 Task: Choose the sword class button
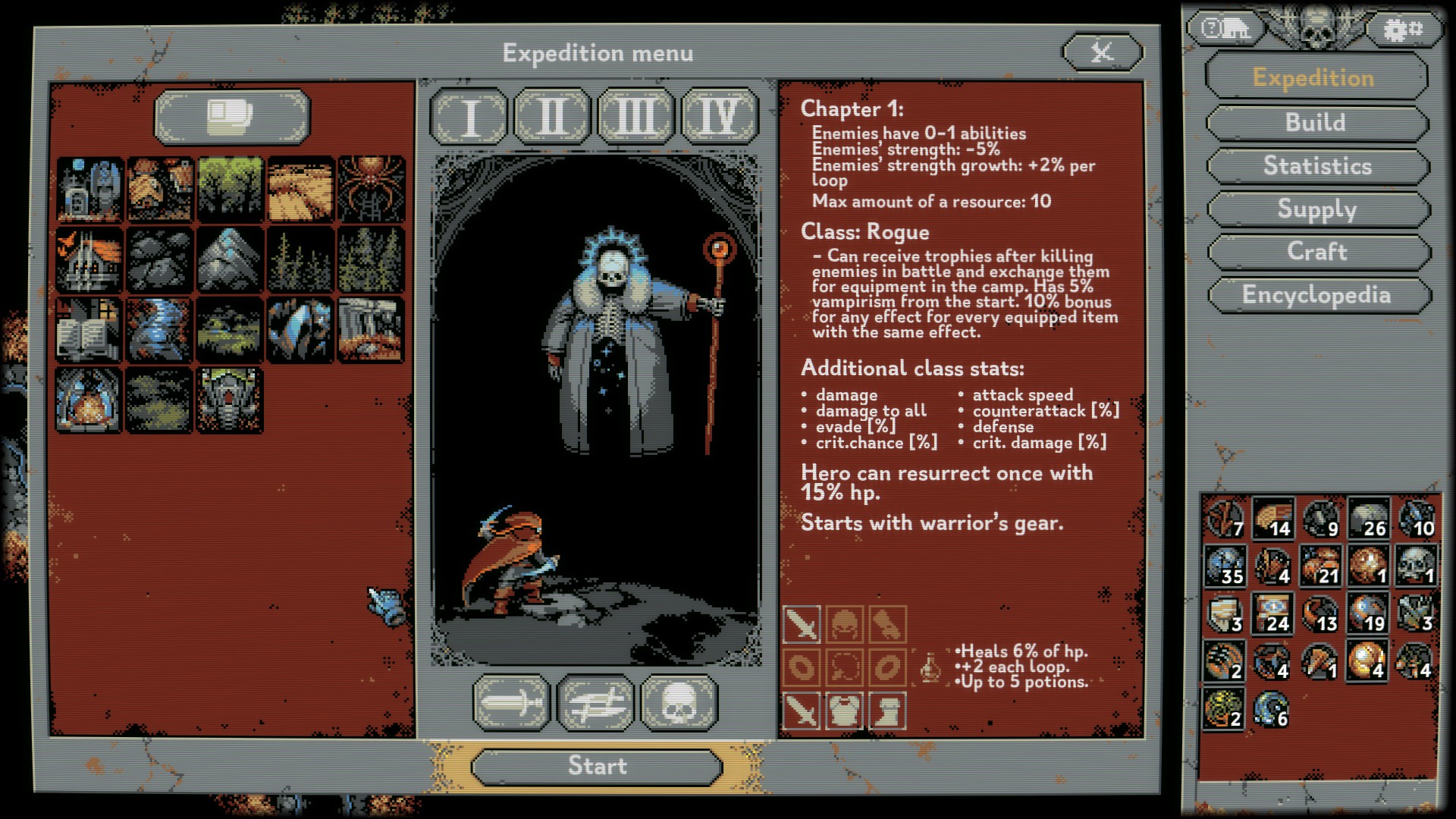point(513,703)
